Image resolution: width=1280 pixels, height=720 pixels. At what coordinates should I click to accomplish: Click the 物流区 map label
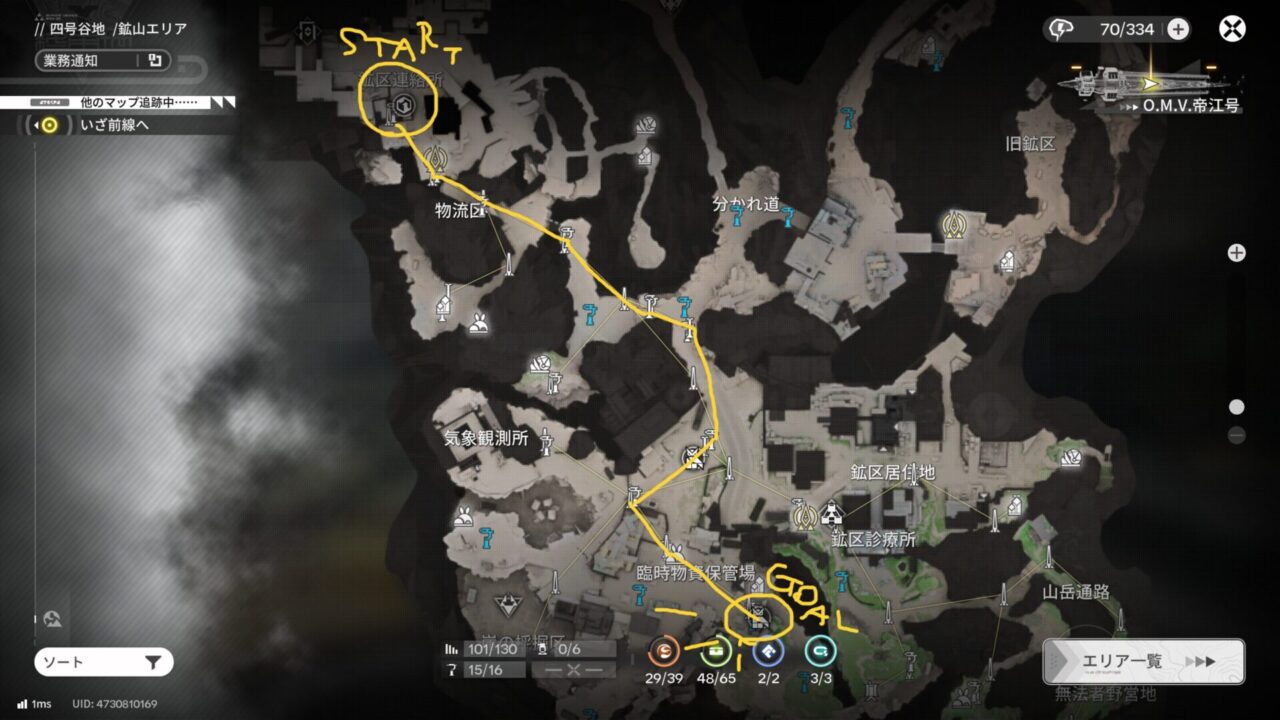(x=460, y=211)
